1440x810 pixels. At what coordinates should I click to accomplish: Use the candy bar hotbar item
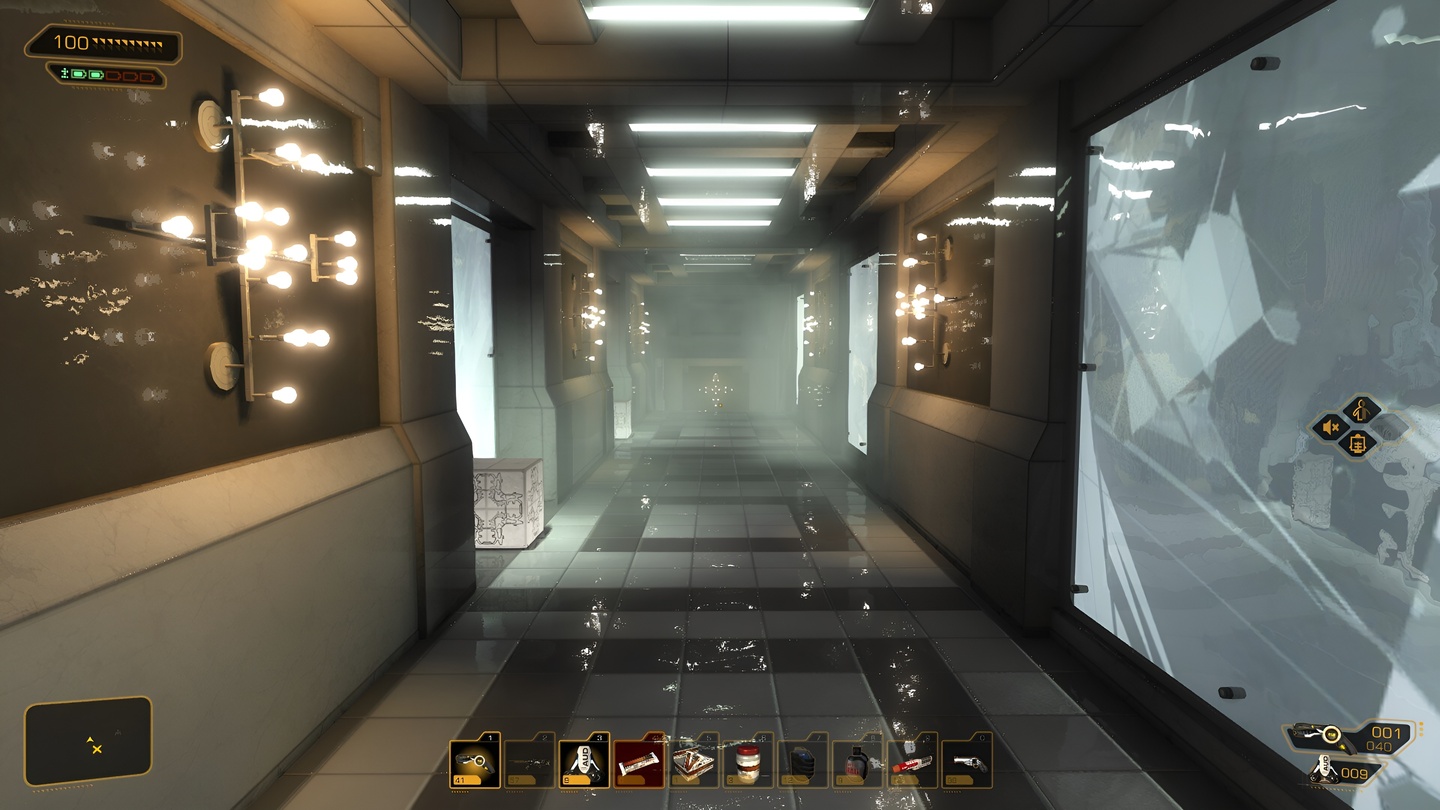639,764
